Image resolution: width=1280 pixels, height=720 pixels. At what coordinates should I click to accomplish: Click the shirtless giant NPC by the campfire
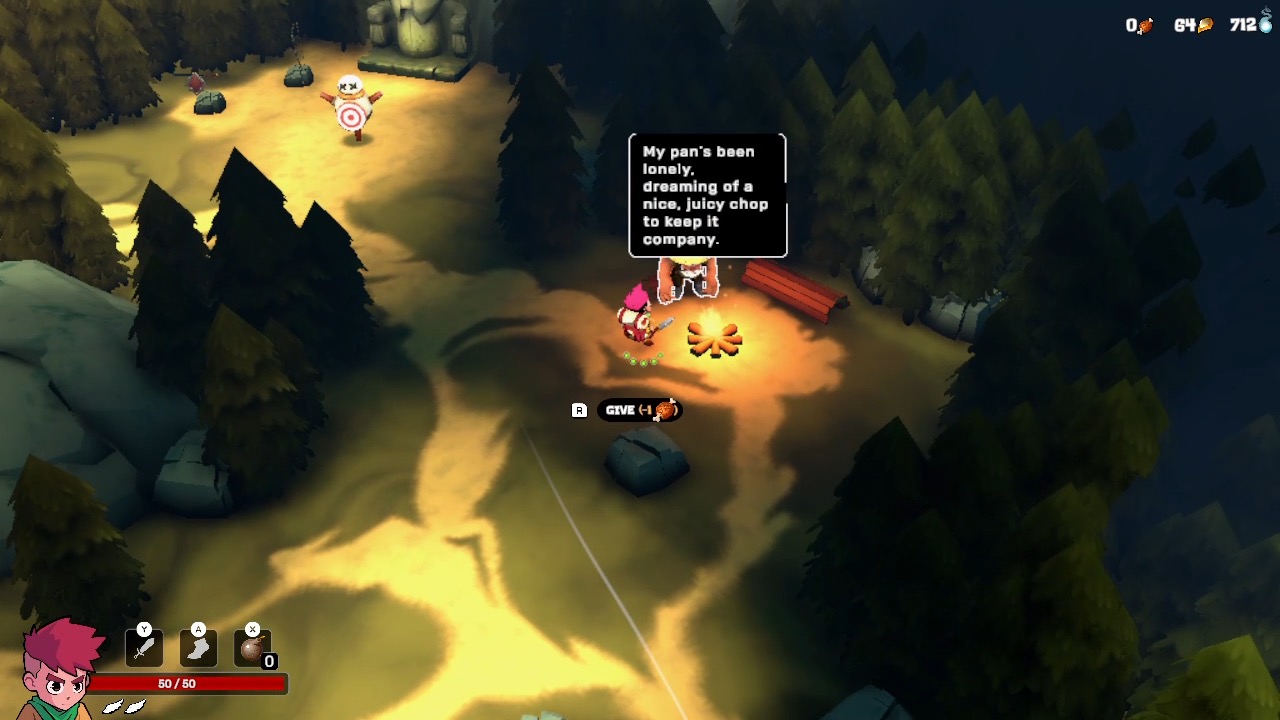(690, 277)
